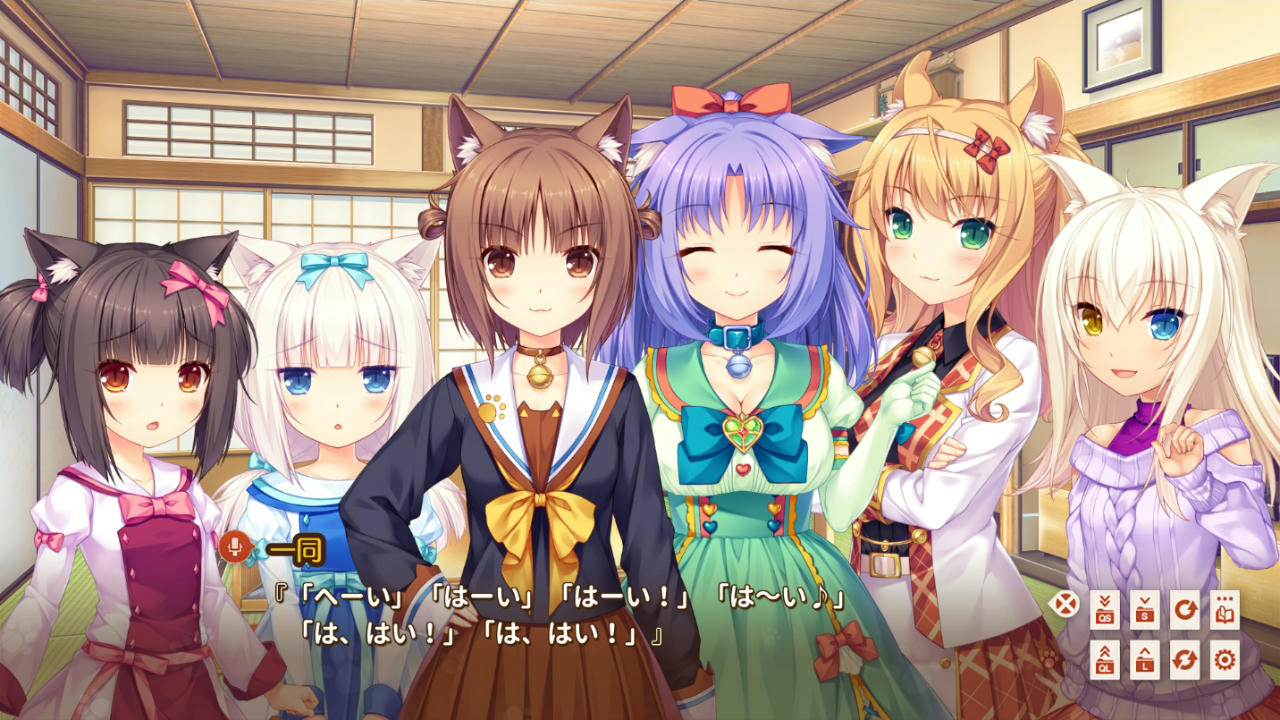Perform a quick load (QL)

pyautogui.click(x=1104, y=660)
